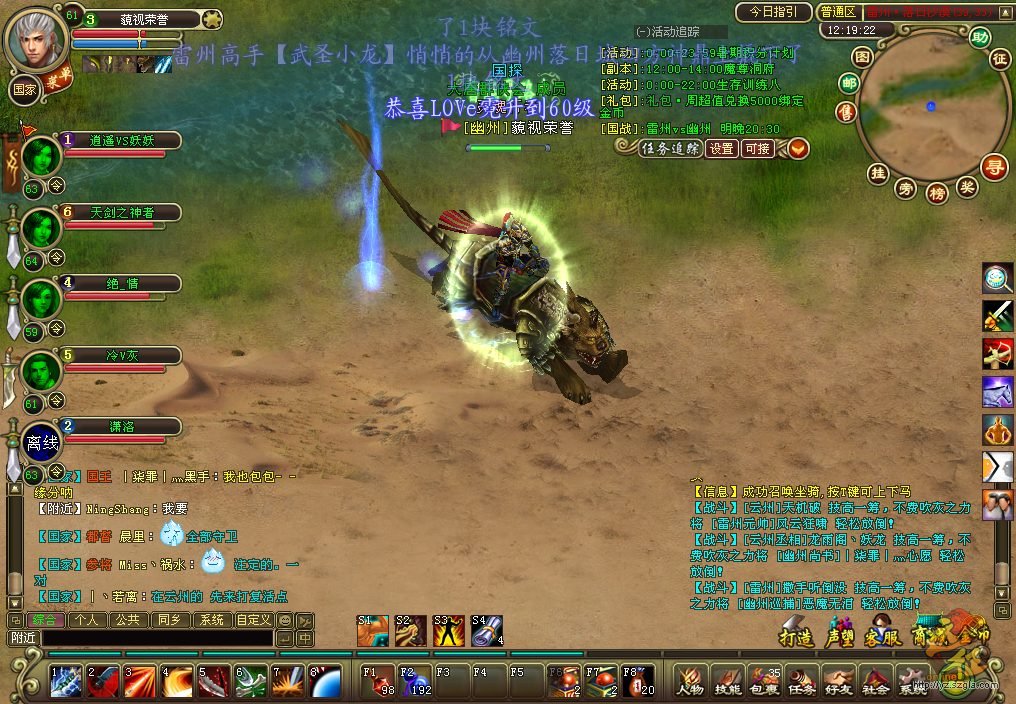Click the 设置 quest tracker settings button

pyautogui.click(x=722, y=148)
